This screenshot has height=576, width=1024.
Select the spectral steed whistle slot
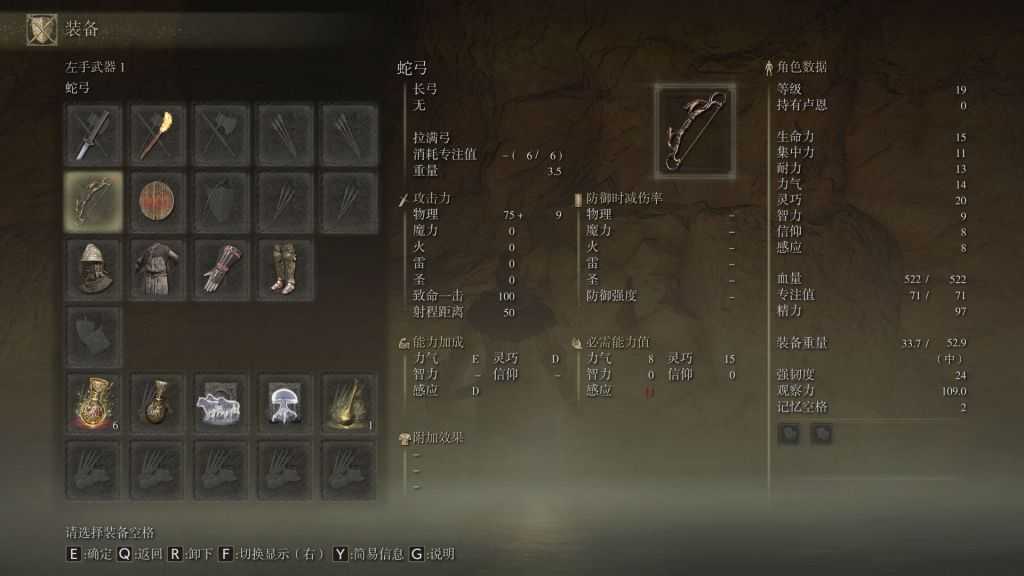(x=221, y=403)
